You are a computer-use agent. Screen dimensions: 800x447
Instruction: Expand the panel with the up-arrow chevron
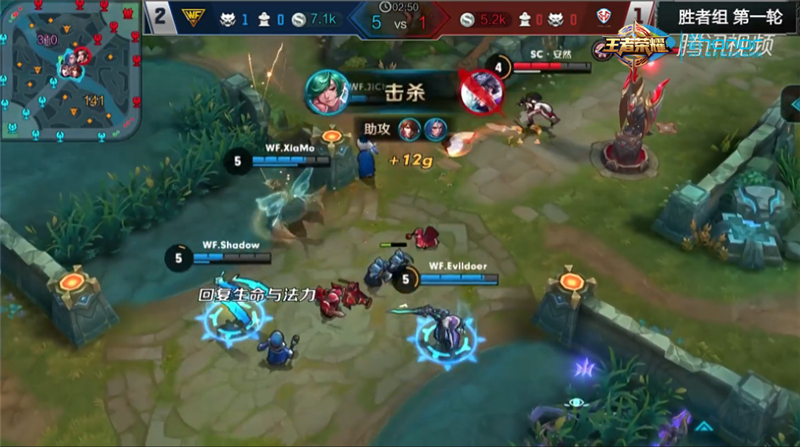pyautogui.click(x=702, y=427)
